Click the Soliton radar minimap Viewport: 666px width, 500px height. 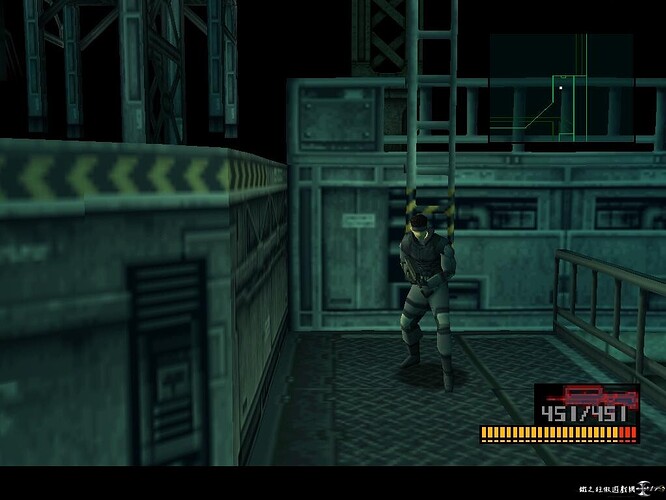pyautogui.click(x=561, y=89)
